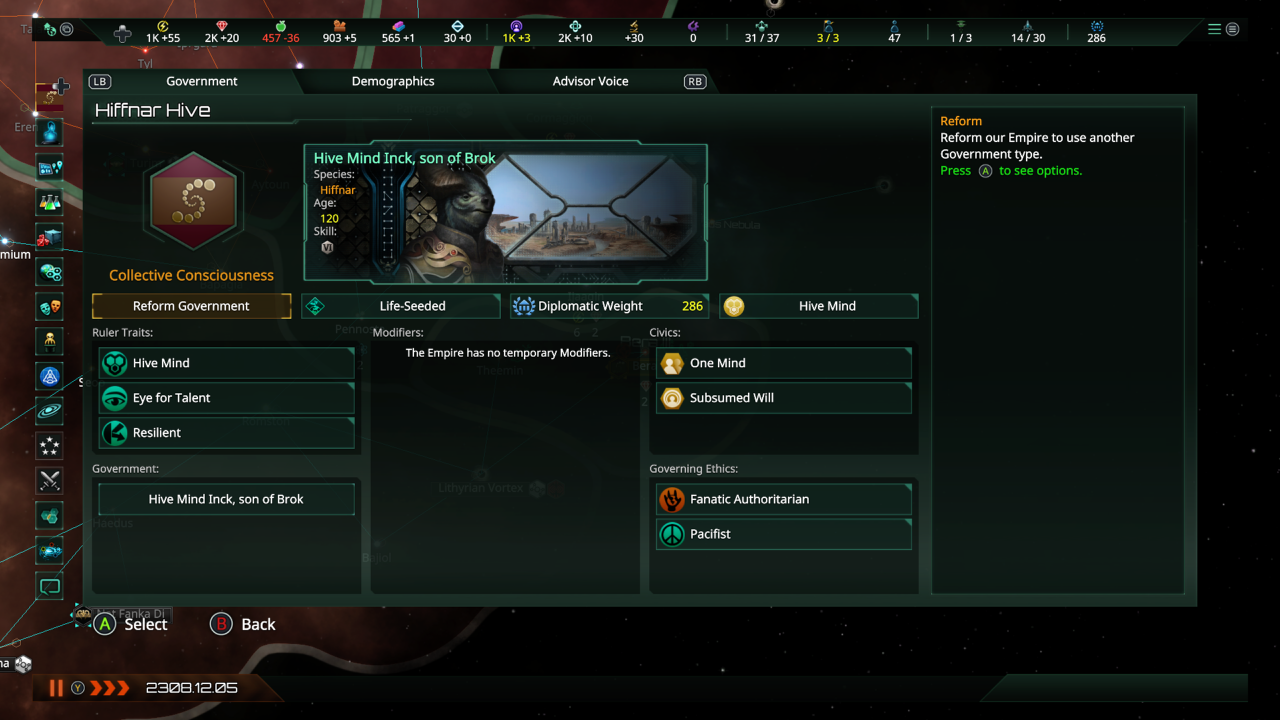Open the Contacts panel from the sidebar
This screenshot has height=720, width=1280.
pos(49,132)
